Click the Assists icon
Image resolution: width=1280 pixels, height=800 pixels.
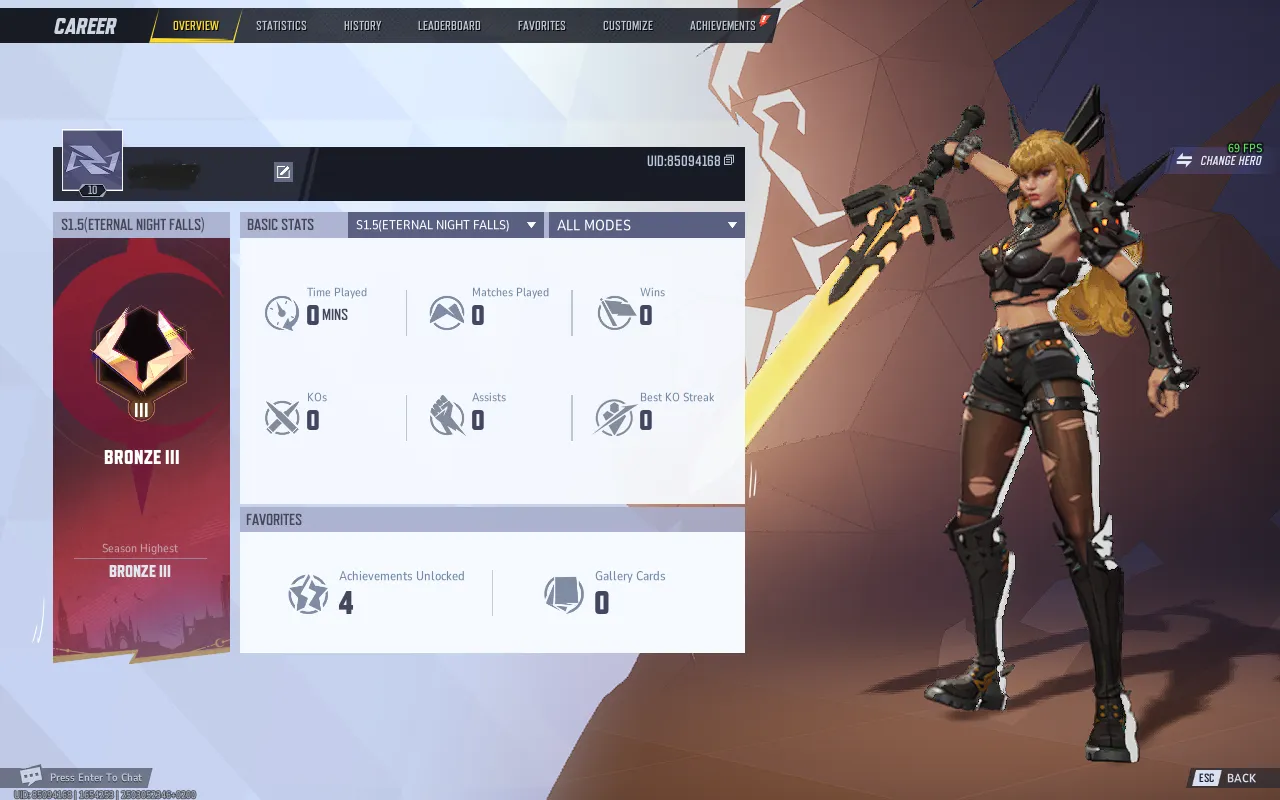coord(448,415)
